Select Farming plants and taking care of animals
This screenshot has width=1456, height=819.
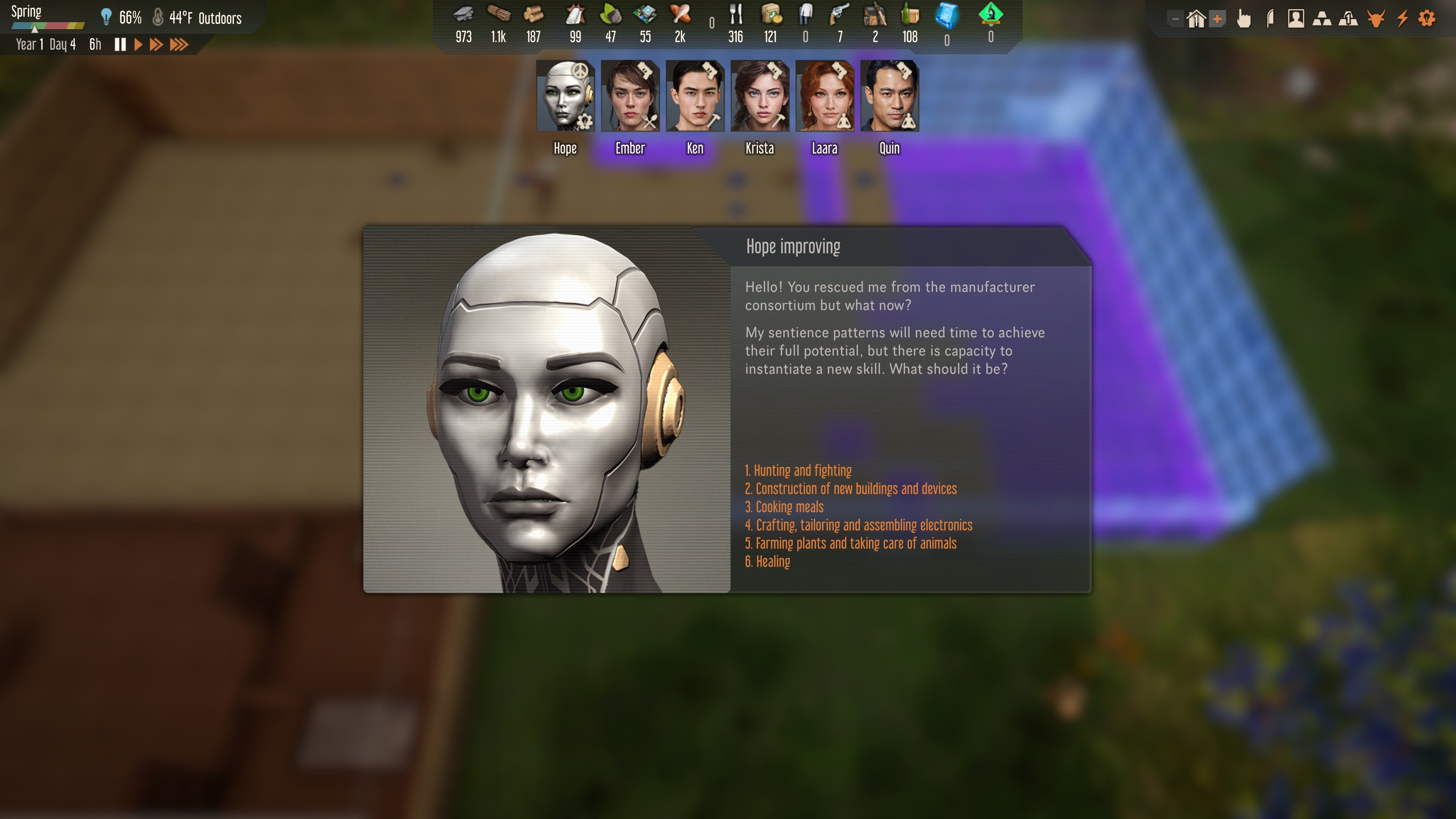(x=850, y=543)
